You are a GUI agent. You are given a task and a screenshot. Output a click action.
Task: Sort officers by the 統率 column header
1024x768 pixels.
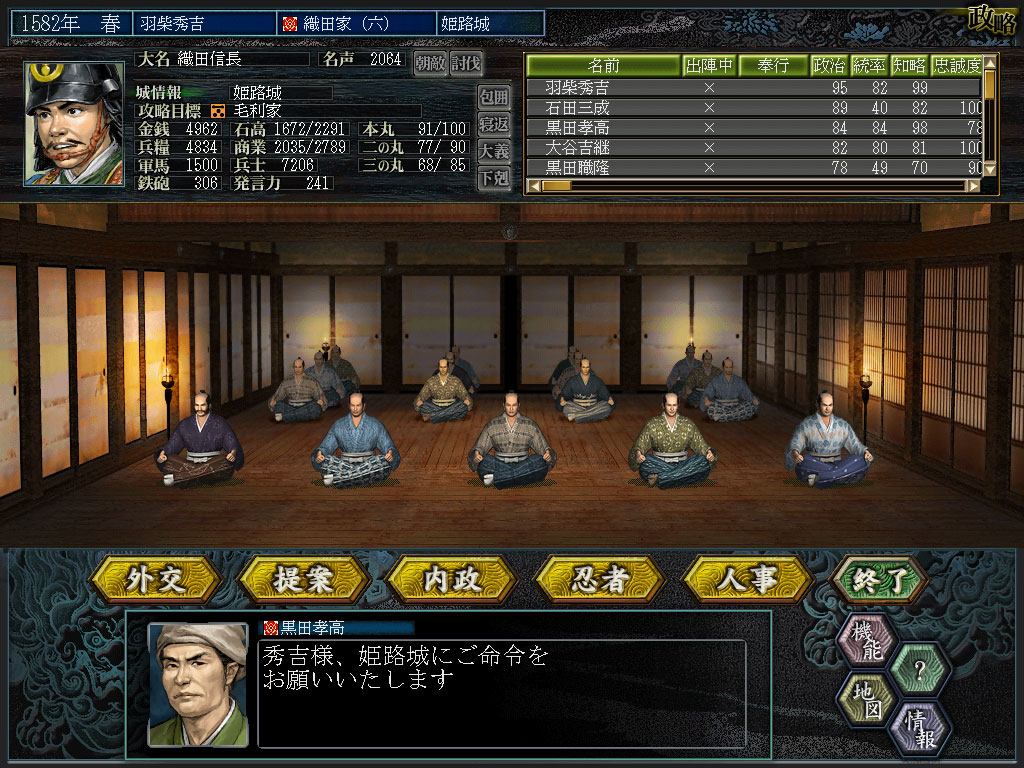869,66
